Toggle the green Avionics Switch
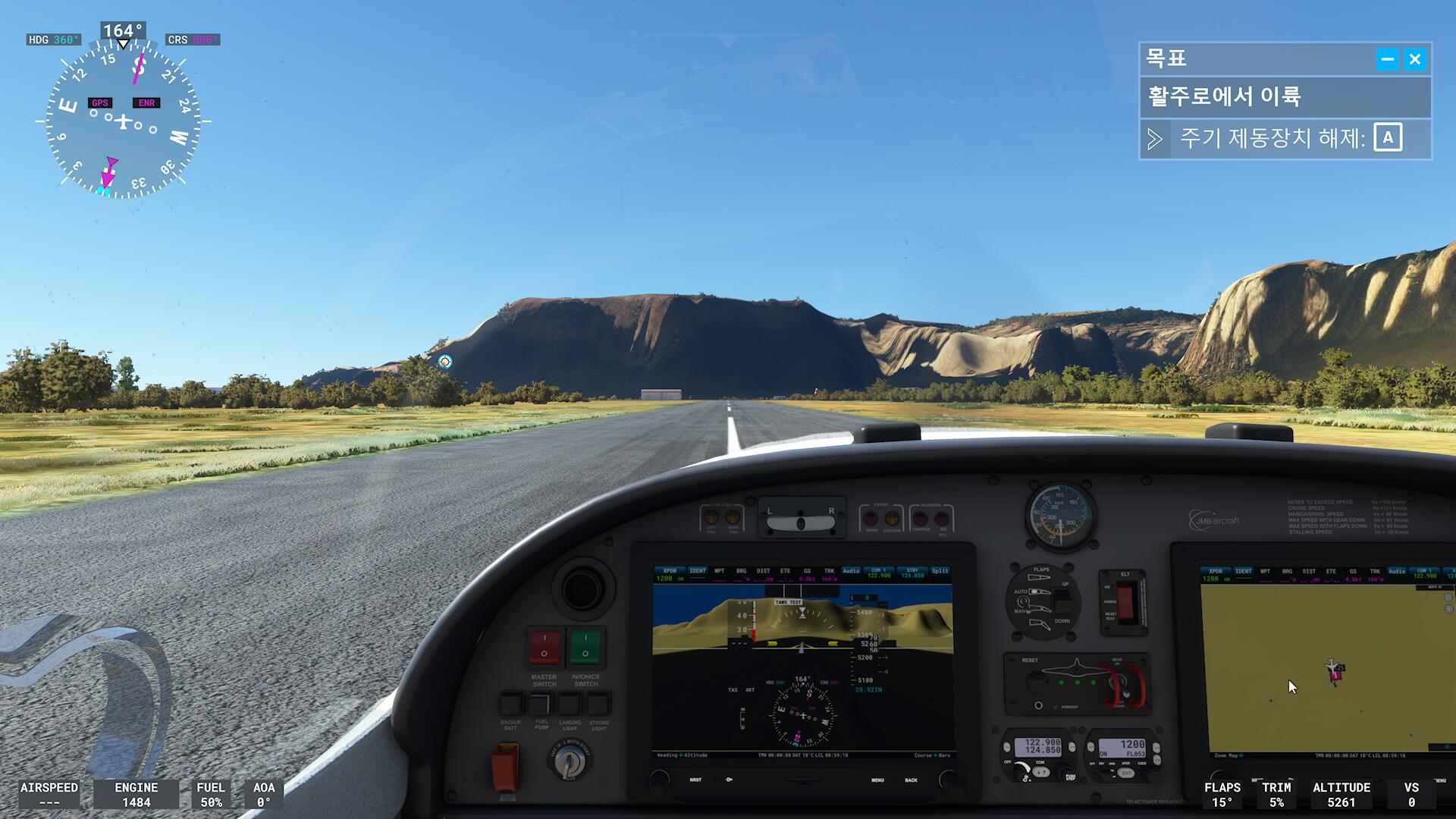Screen dimensions: 1456x819 point(585,647)
